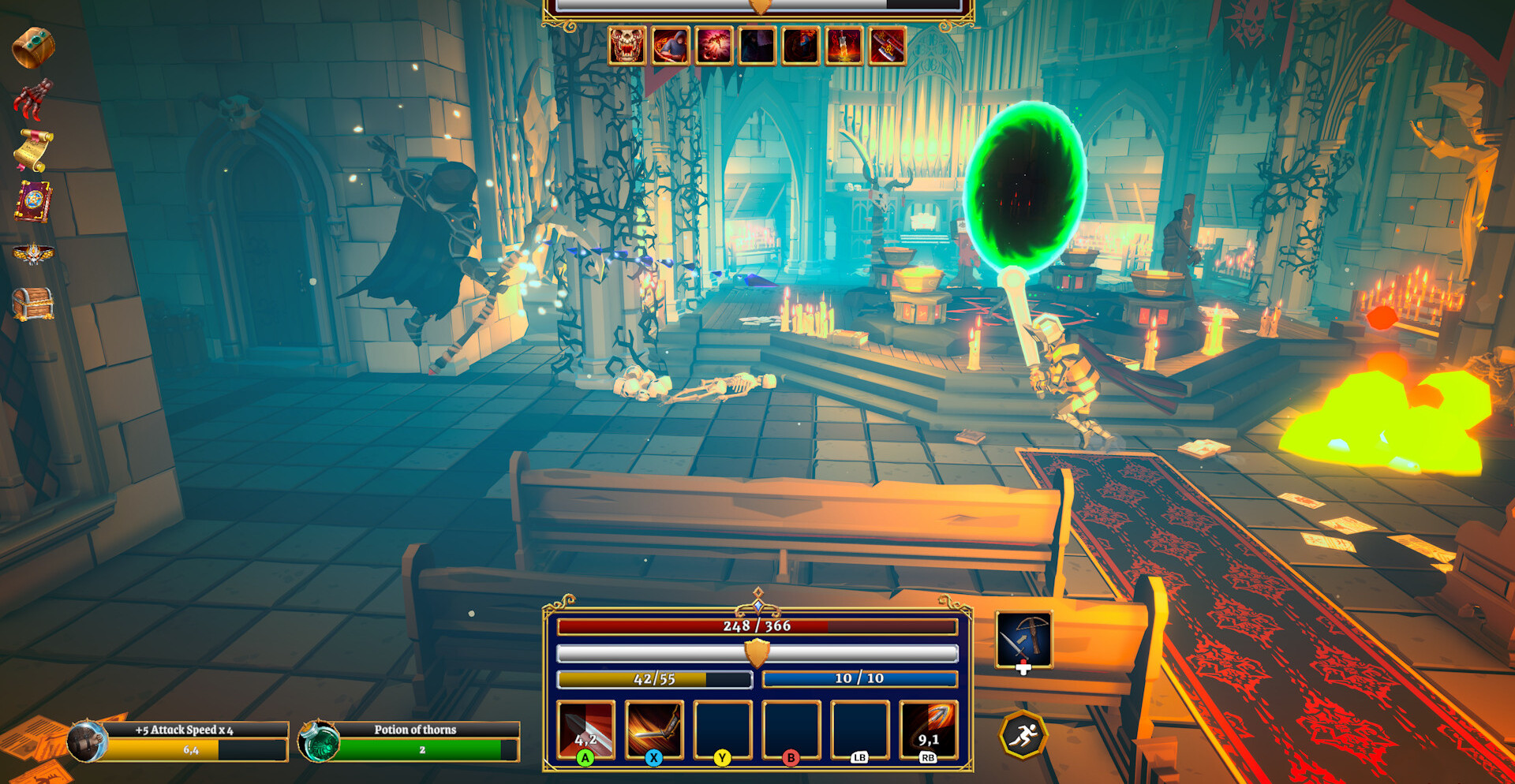Inspect the flaming sword boss ability
1515x784 pixels.
[844, 45]
